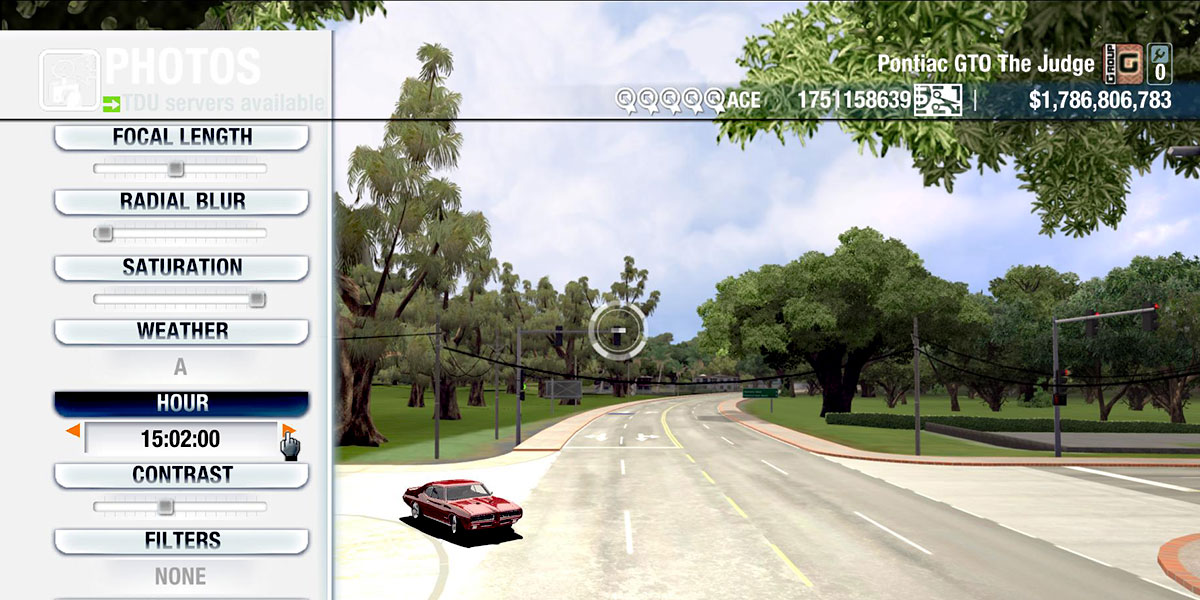The width and height of the screenshot is (1200, 600).
Task: Select the Radial Blur option
Action: pos(181,202)
